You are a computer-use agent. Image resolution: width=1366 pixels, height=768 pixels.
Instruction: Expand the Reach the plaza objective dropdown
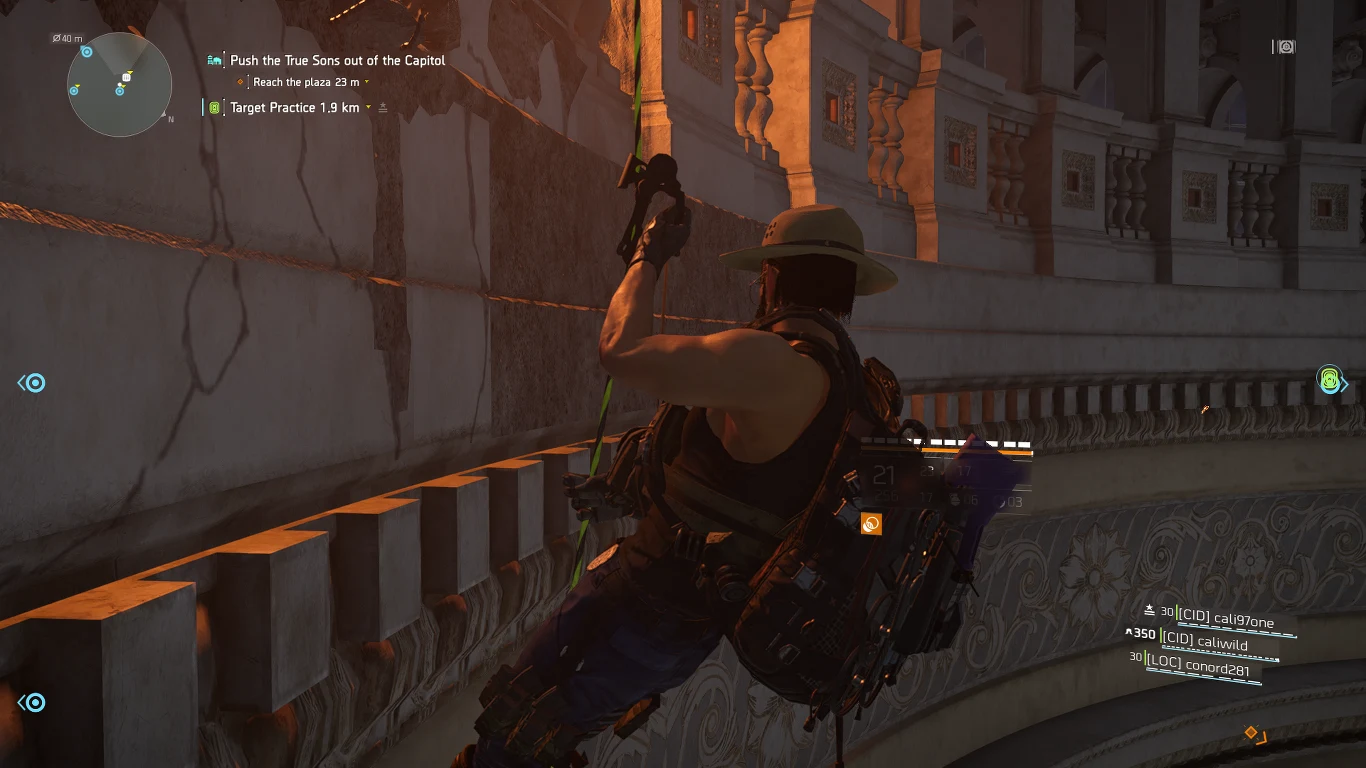point(366,81)
